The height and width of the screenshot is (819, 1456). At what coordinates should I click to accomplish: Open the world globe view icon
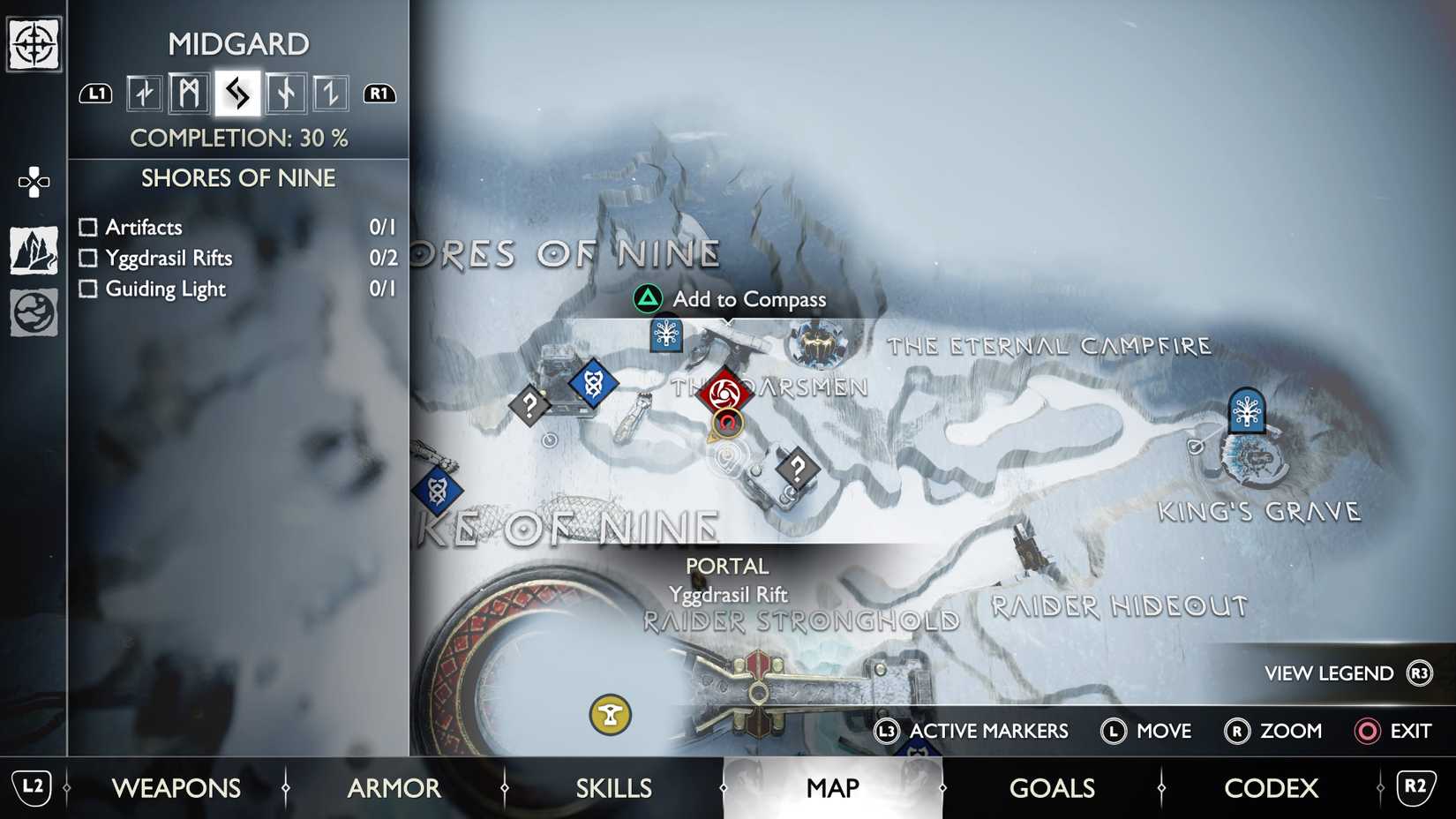(33, 311)
